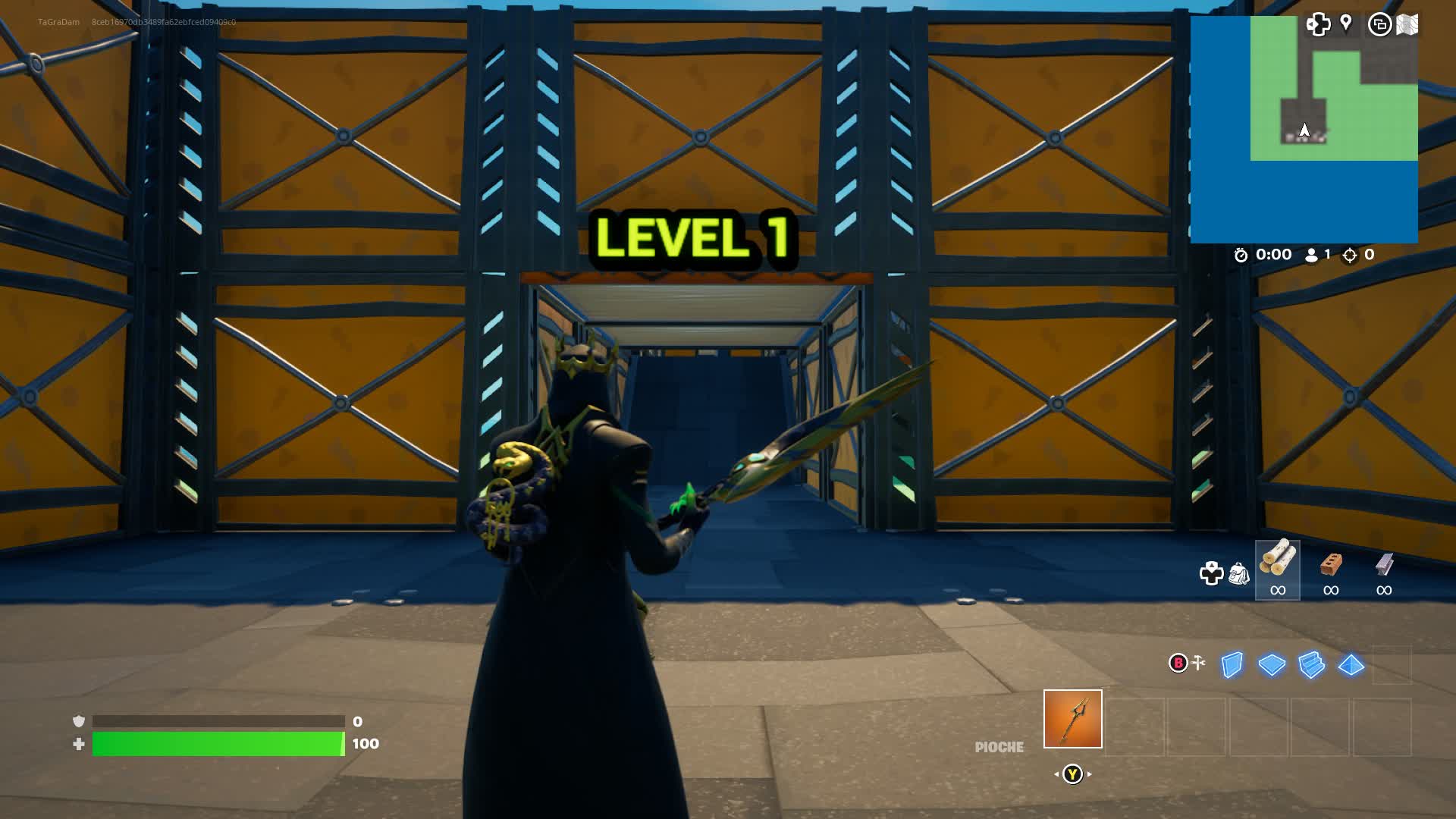The image size is (1456, 819).
Task: Select the floor building piece
Action: (1272, 665)
